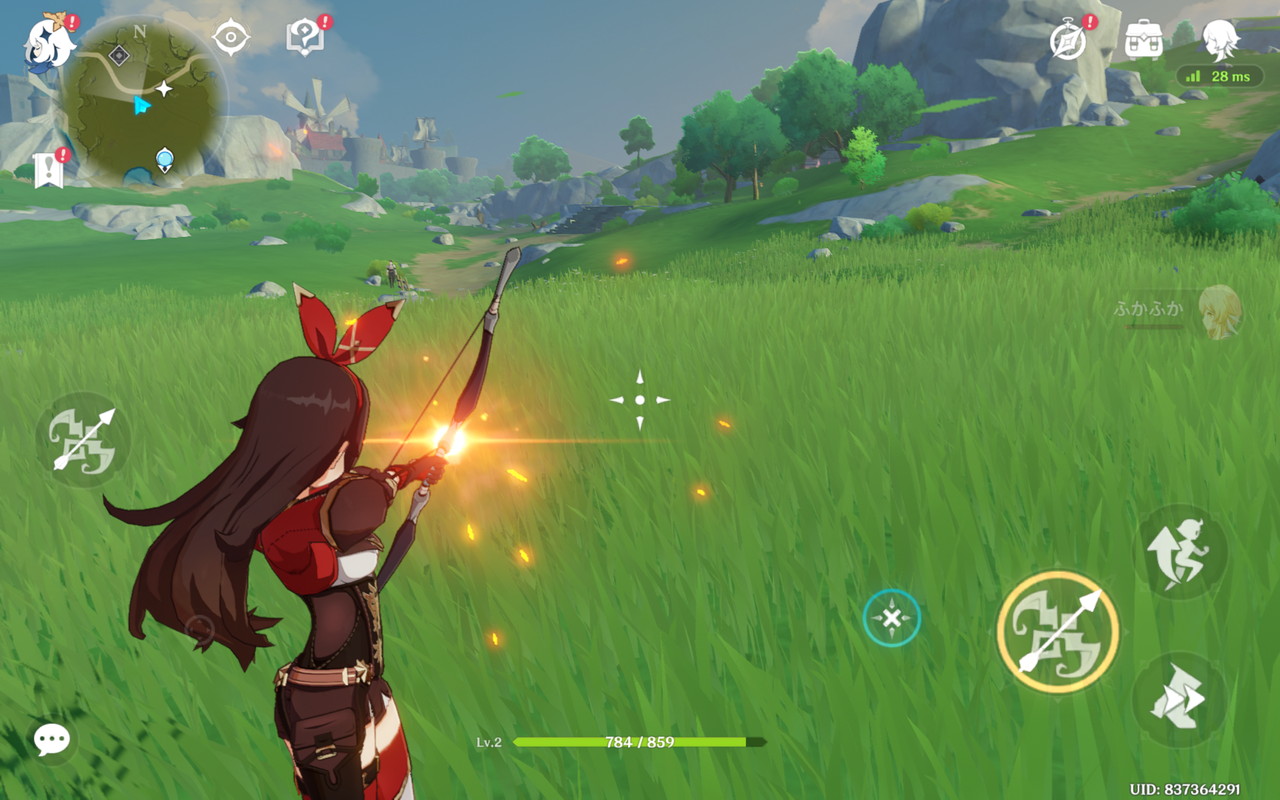Open the tutorial question mark icon
The image size is (1280, 800).
[304, 39]
